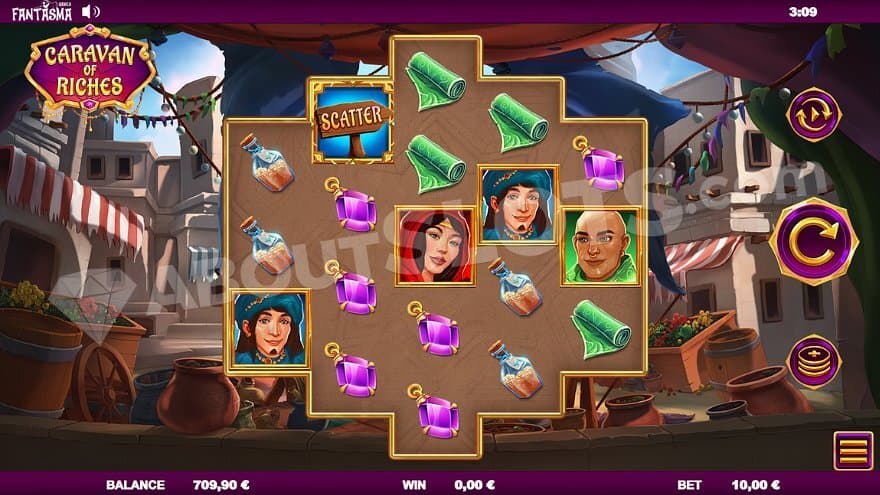Spin the reels with the large arrow button
The width and height of the screenshot is (880, 495).
pos(813,241)
